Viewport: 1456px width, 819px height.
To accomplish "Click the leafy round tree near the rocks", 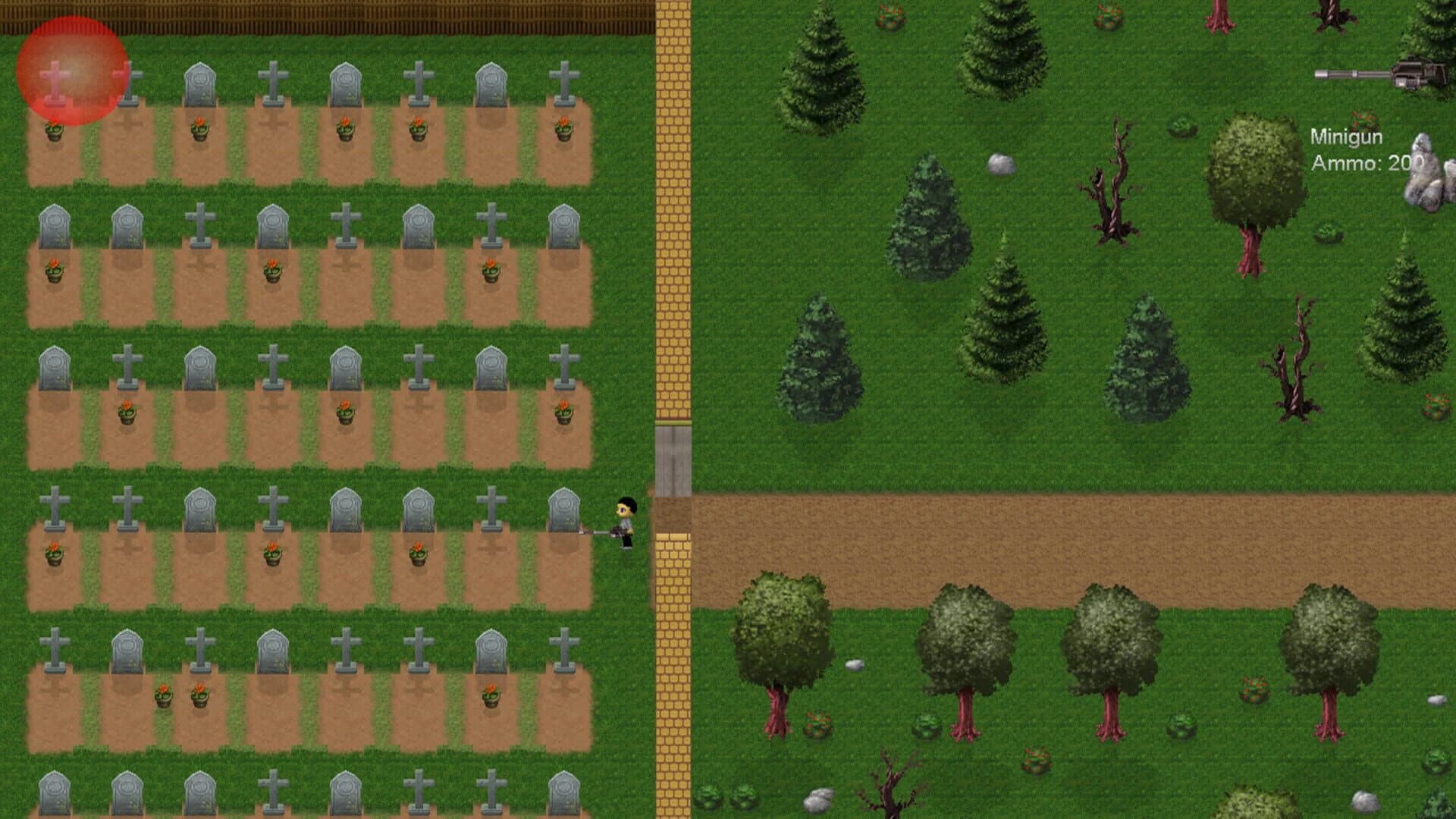I will click(x=1249, y=174).
